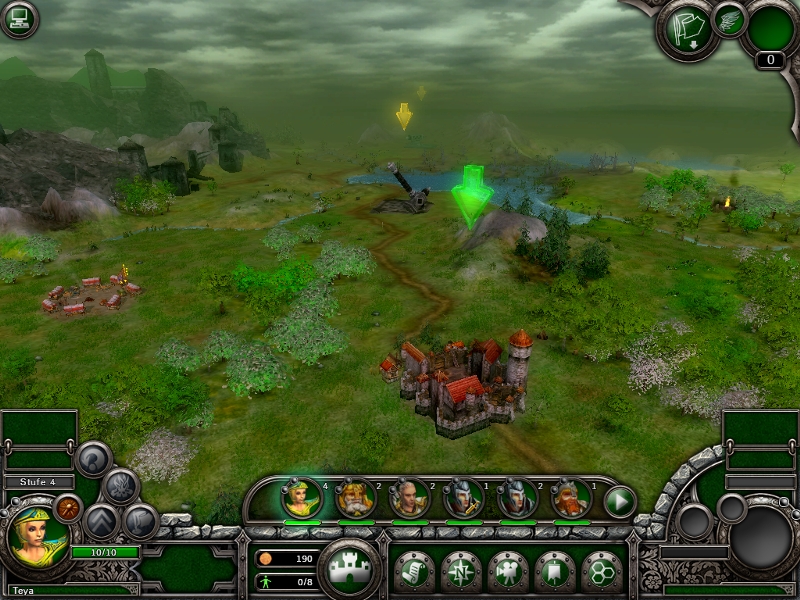Open the scroll quest log button
Image resolution: width=800 pixels, height=600 pixels.
pos(413,571)
